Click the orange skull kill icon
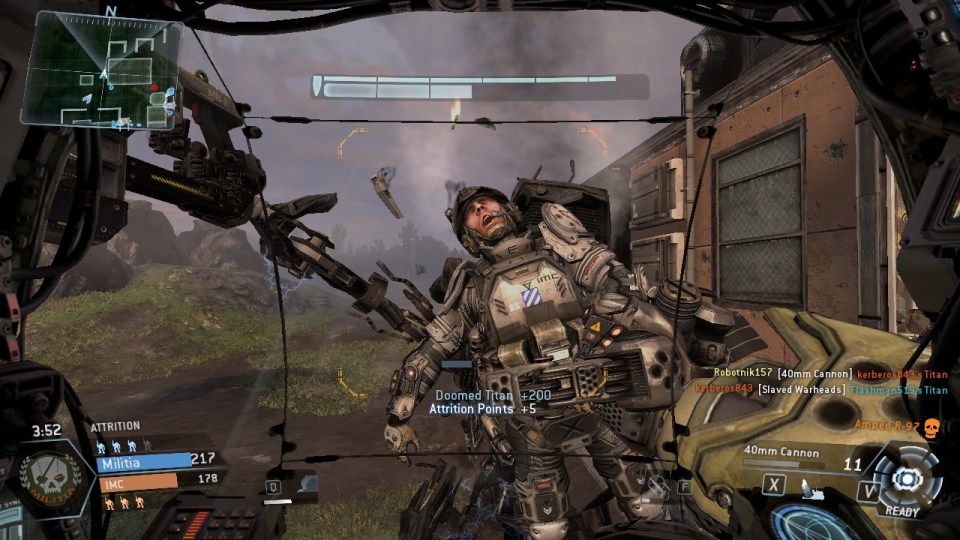Viewport: 960px width, 540px height. click(x=931, y=427)
